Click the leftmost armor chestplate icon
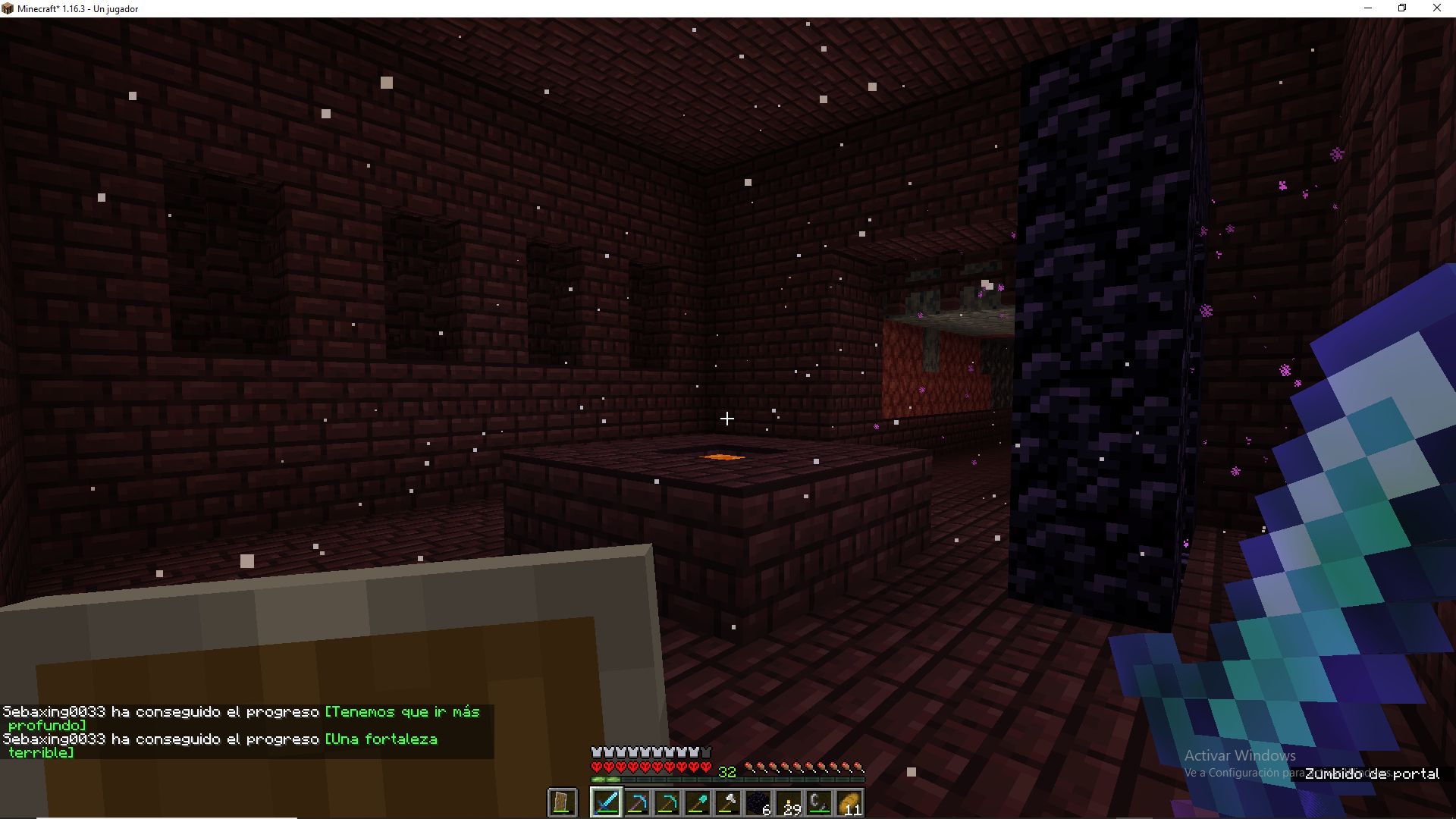The width and height of the screenshot is (1456, 819). point(596,752)
